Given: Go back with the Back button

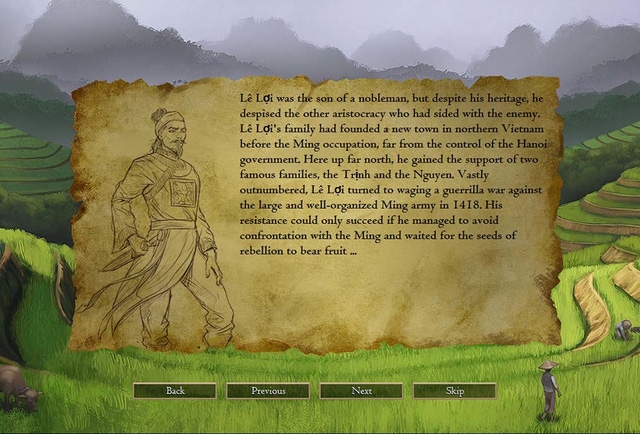Looking at the screenshot, I should click(175, 391).
